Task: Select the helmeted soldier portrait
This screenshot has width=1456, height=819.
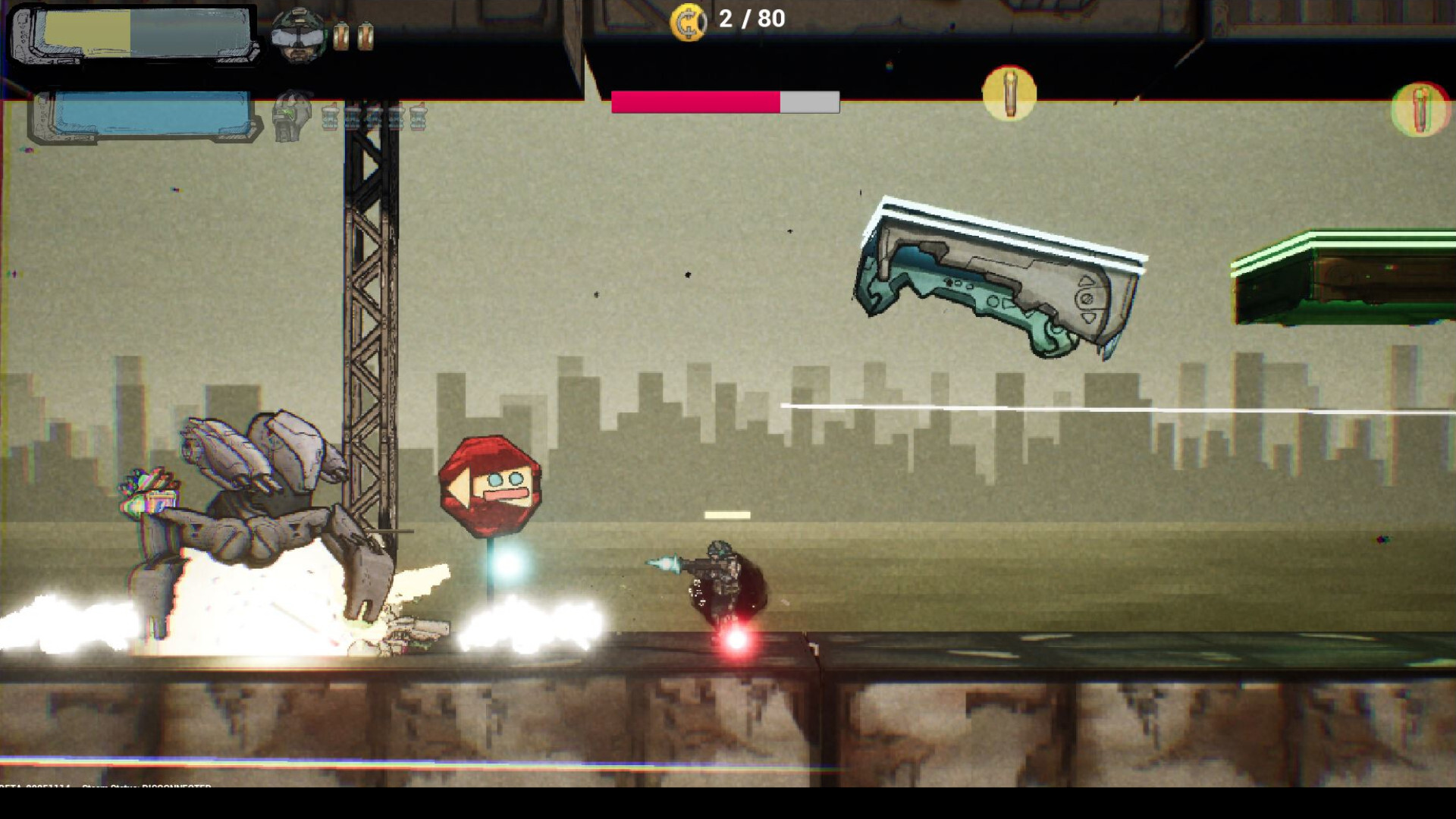Action: (x=298, y=34)
